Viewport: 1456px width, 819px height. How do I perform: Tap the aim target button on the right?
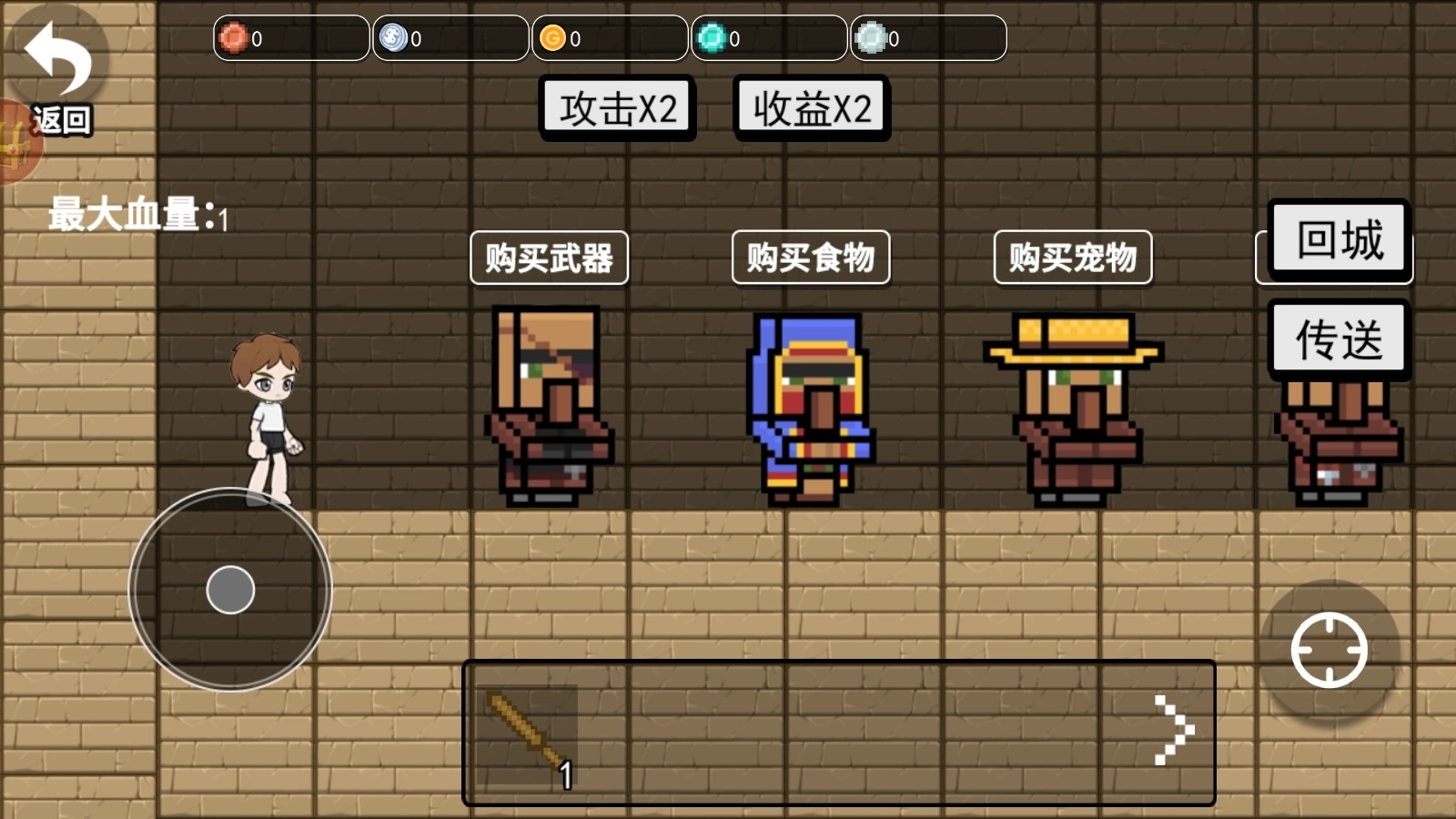coord(1329,651)
